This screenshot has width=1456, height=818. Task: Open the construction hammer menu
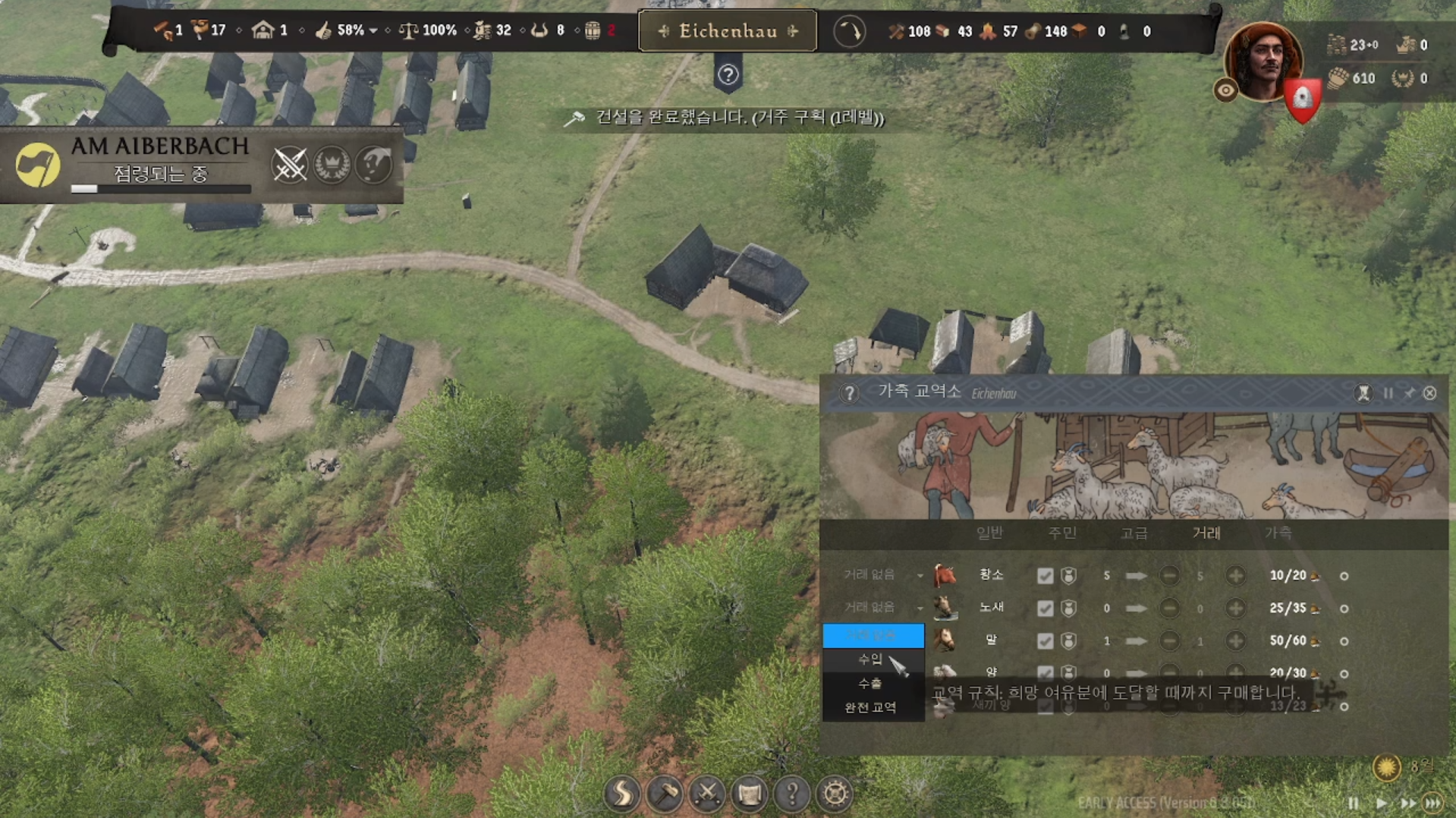pos(665,794)
